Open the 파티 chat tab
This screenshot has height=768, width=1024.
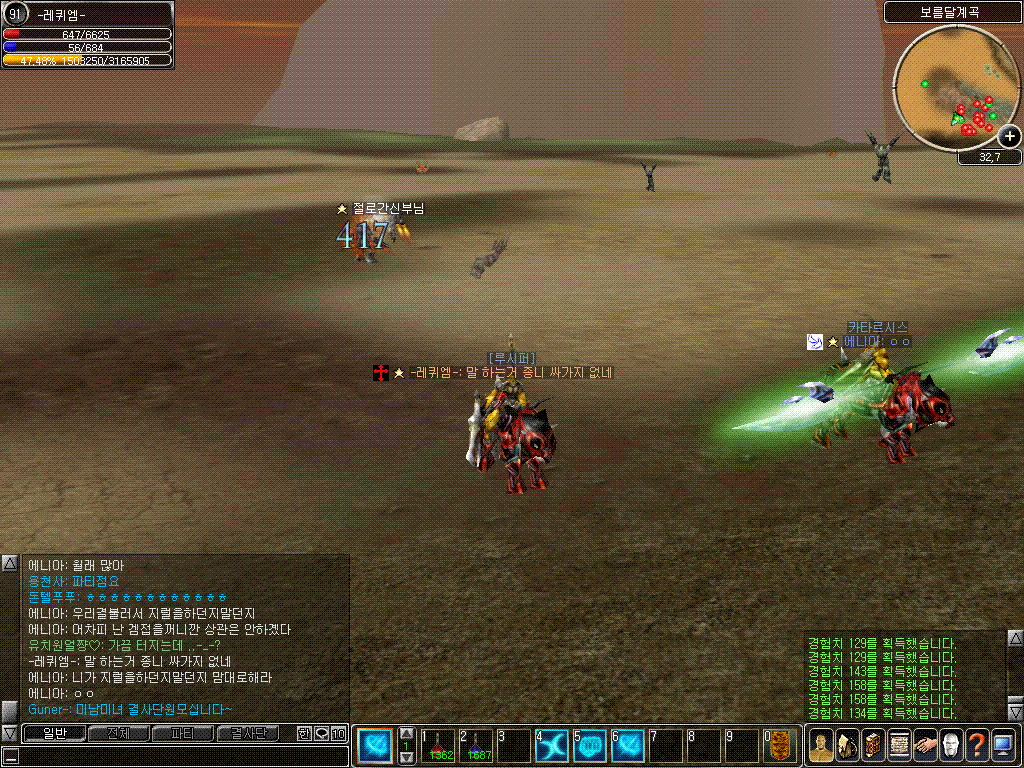point(182,733)
